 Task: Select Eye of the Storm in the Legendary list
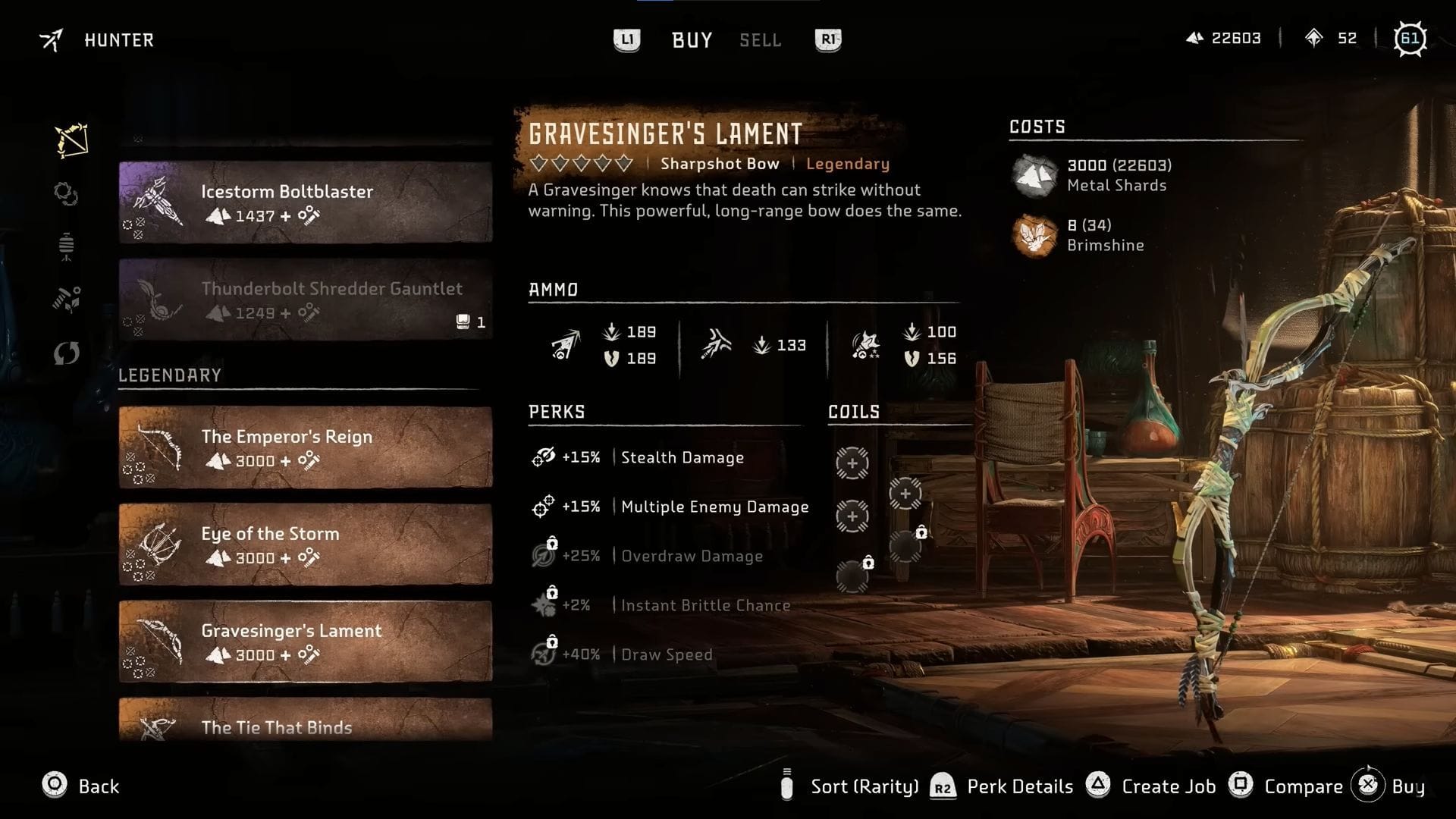click(x=303, y=544)
